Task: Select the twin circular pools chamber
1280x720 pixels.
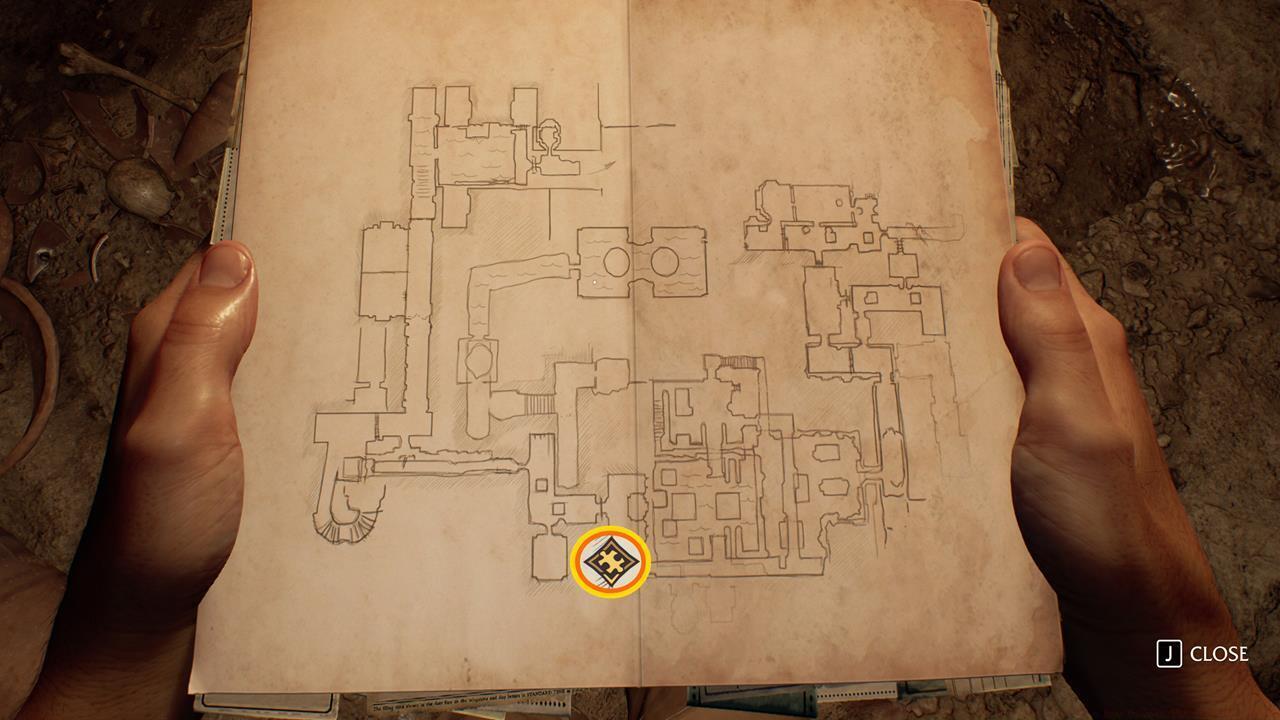Action: 643,262
